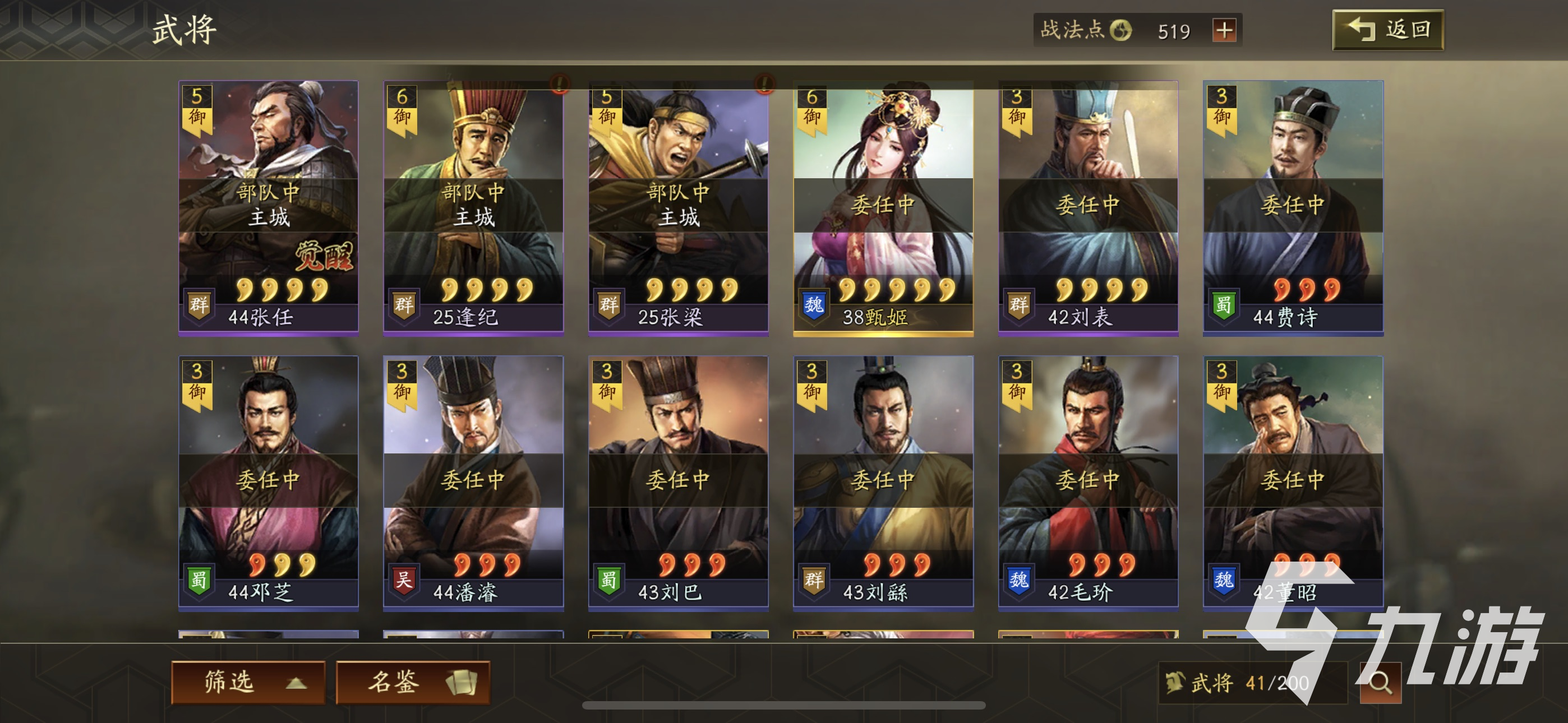The image size is (1568, 723).
Task: Open the 筛选 filter dropdown
Action: click(248, 682)
